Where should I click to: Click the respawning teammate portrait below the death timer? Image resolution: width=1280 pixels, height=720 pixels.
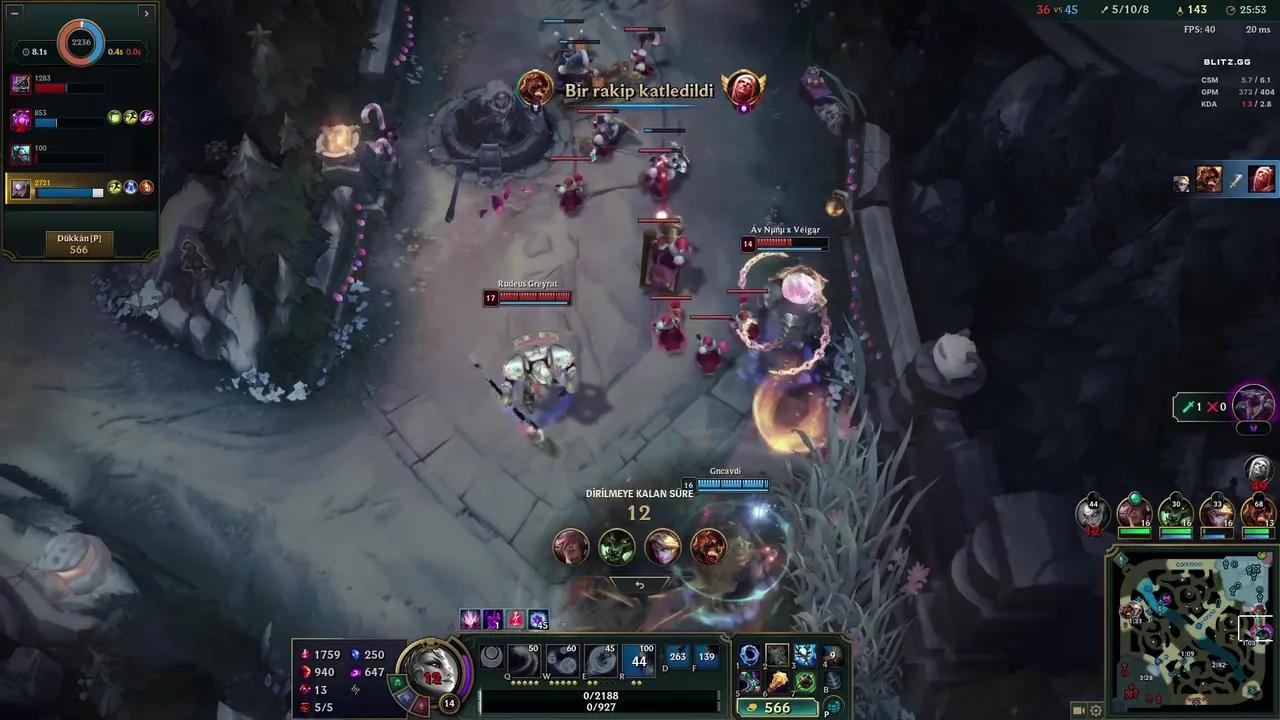[571, 547]
